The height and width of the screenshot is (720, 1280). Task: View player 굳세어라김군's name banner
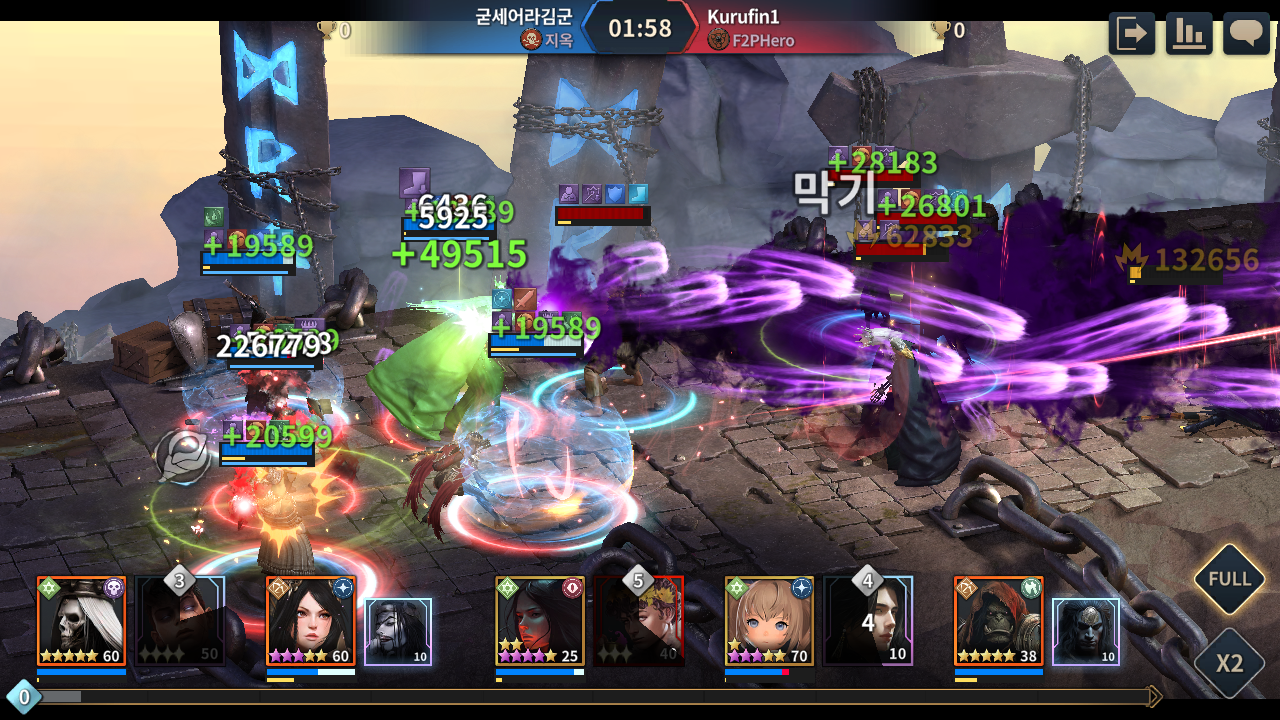coord(500,28)
